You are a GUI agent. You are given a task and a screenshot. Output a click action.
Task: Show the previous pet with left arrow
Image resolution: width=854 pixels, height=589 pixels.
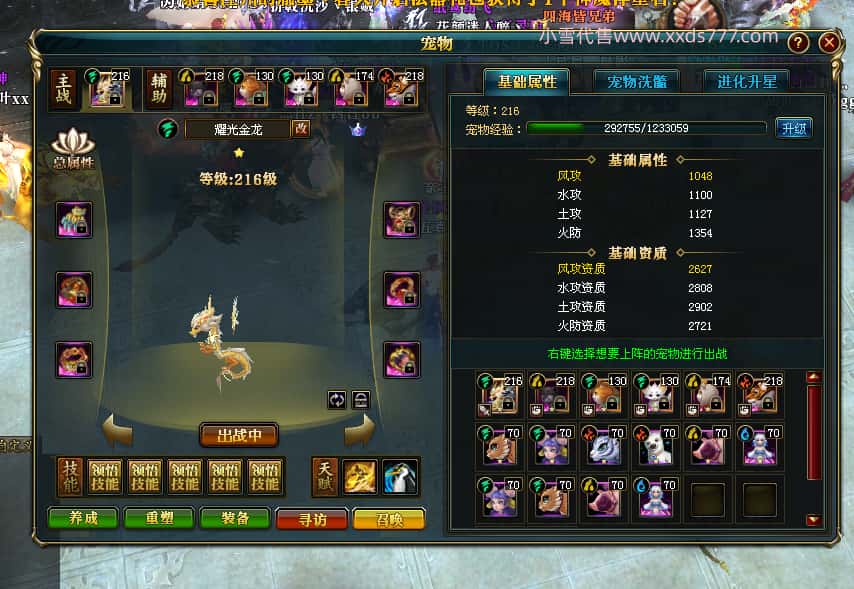coord(119,431)
